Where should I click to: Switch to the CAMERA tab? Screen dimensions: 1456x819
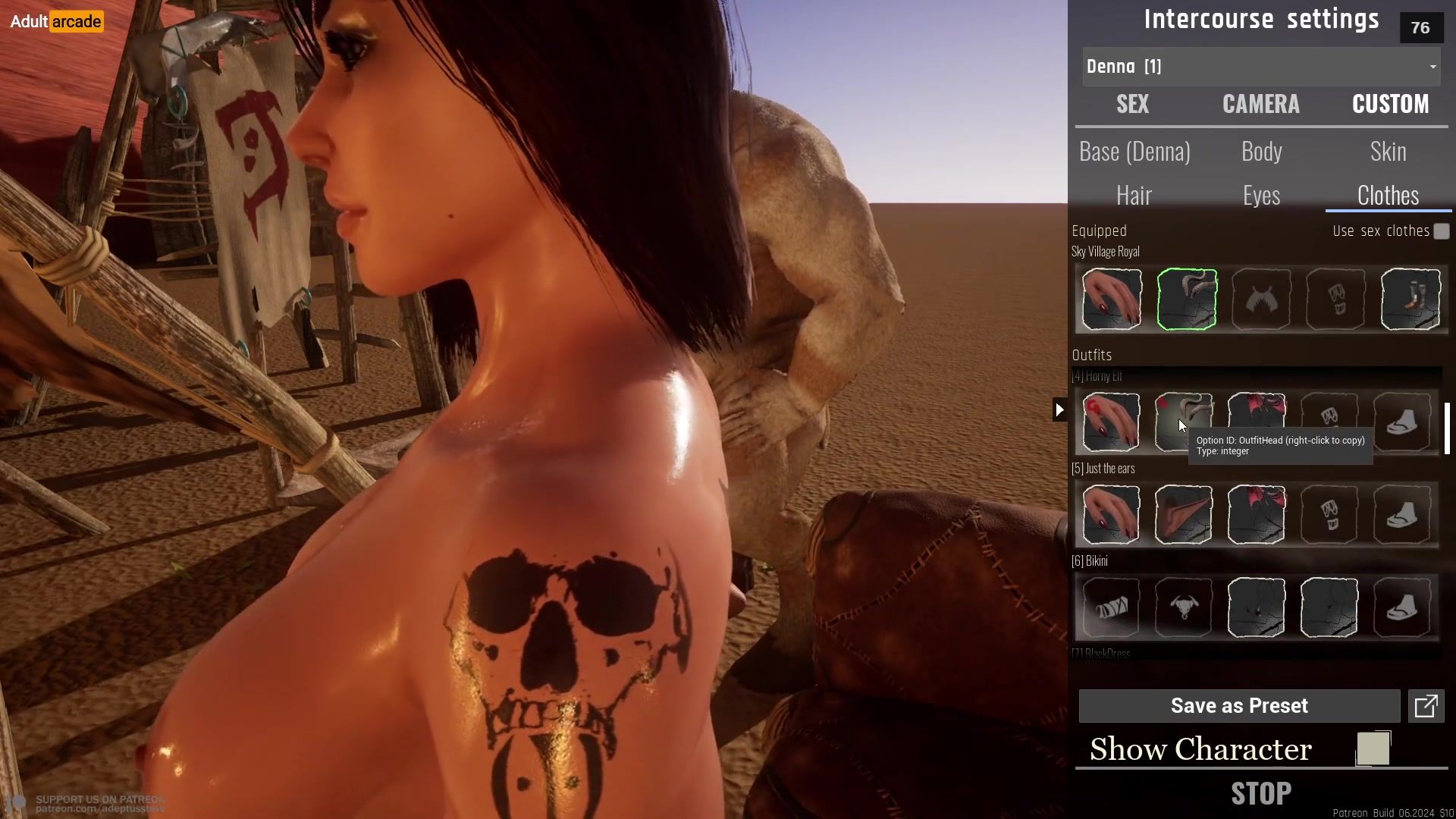[x=1261, y=104]
